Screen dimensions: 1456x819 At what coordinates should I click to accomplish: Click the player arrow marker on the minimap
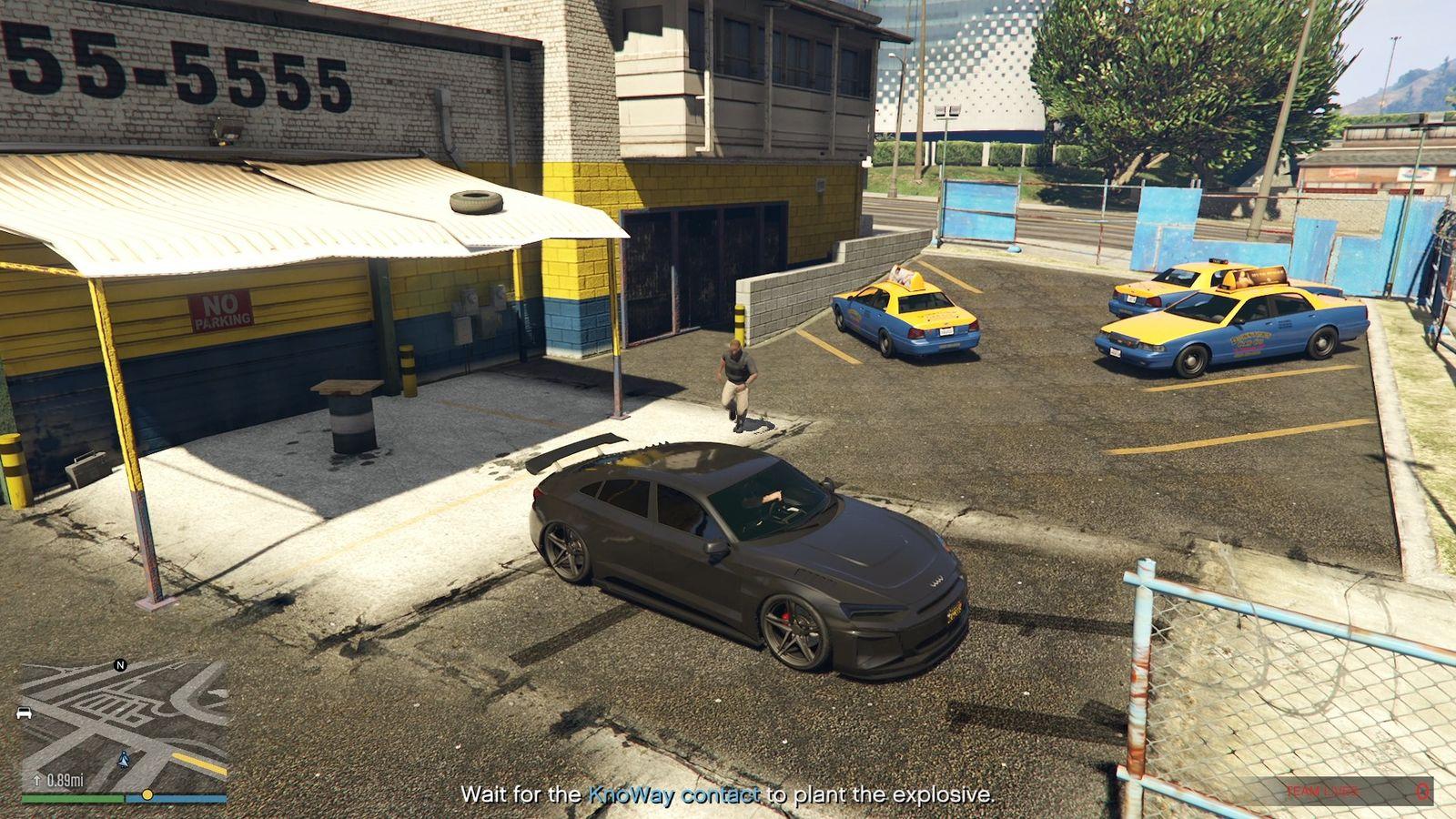124,758
